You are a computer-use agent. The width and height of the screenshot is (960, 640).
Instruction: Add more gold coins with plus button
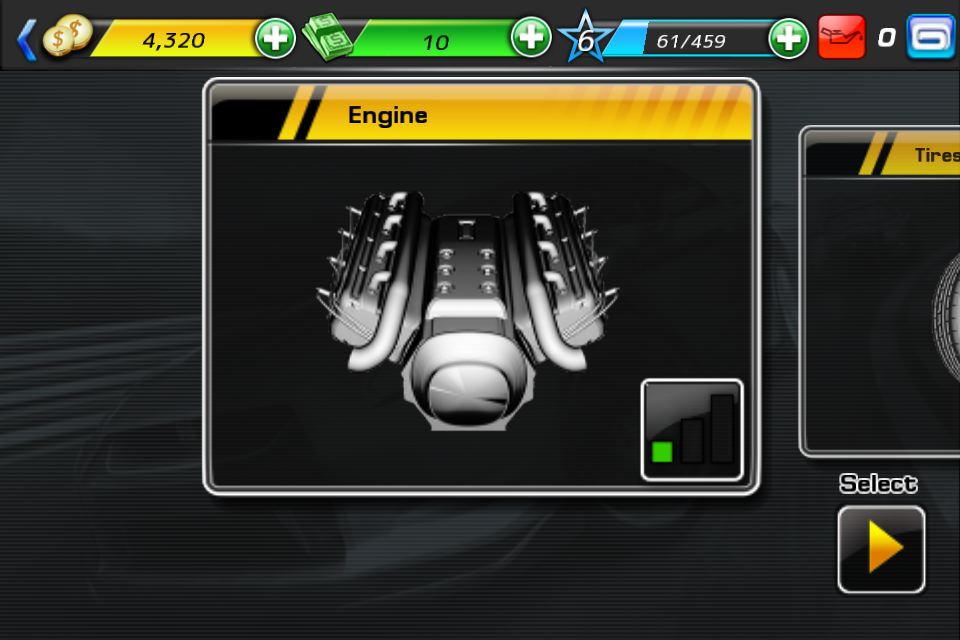pos(275,39)
